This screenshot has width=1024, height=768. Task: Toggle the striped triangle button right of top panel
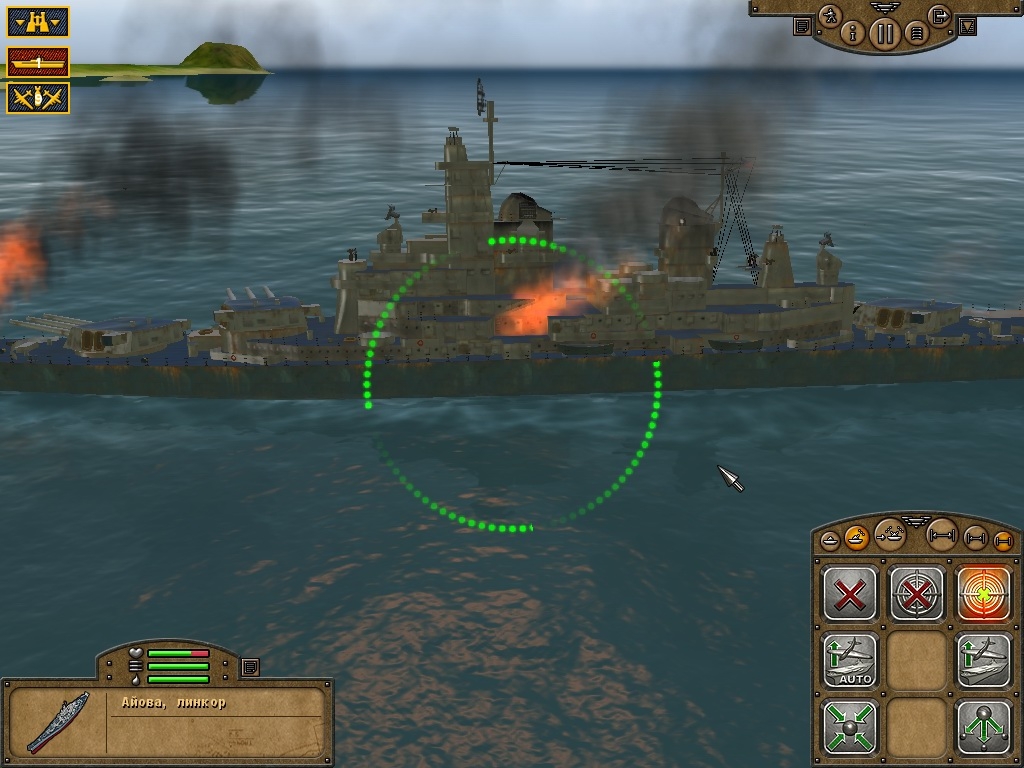(966, 27)
